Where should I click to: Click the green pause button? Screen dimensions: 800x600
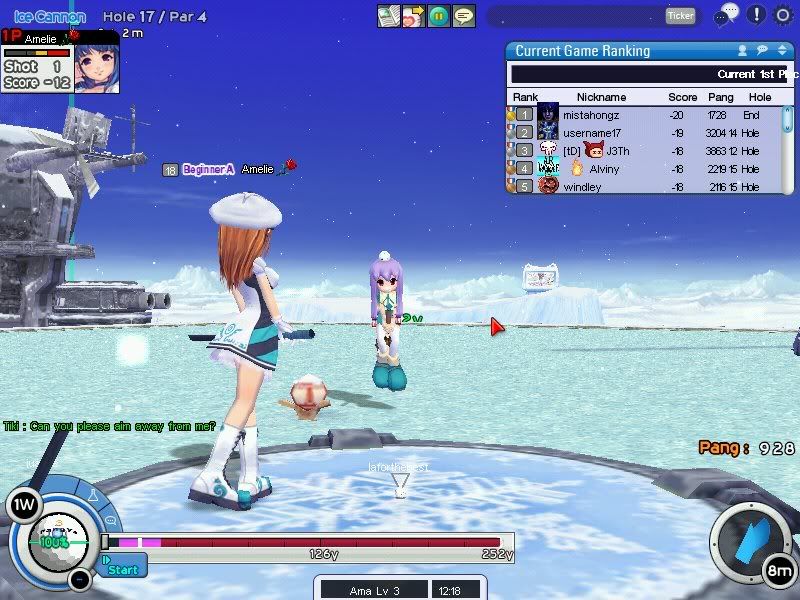[x=438, y=16]
